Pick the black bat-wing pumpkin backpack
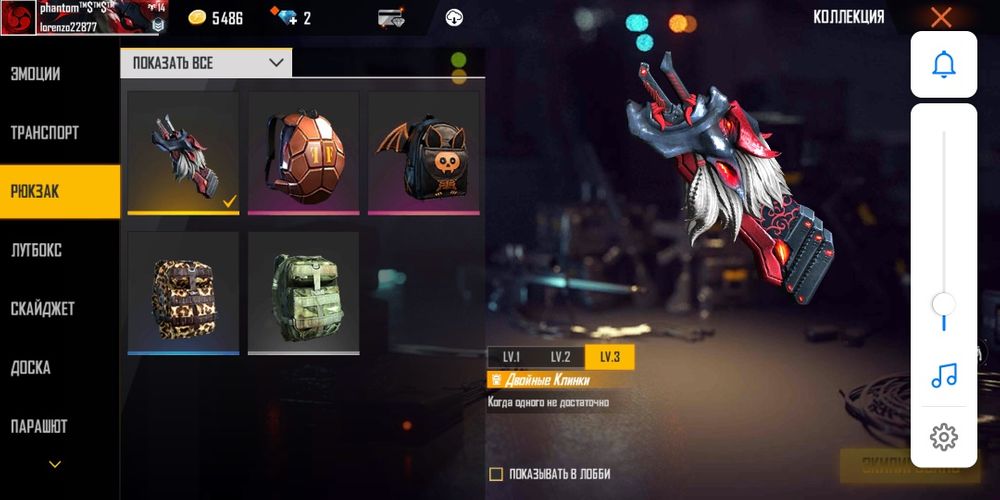Image resolution: width=1000 pixels, height=500 pixels. (x=424, y=153)
